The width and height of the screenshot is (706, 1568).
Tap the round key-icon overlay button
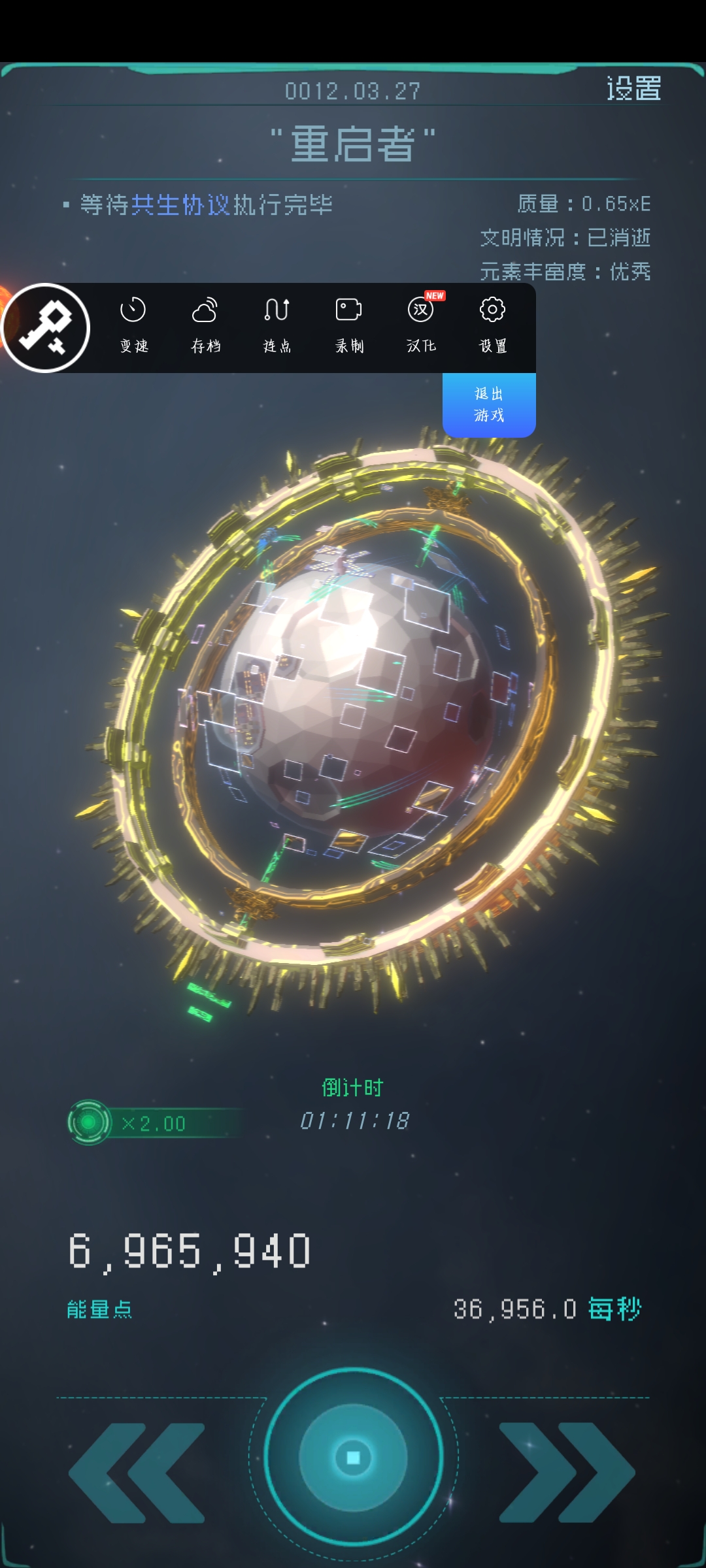[x=46, y=328]
